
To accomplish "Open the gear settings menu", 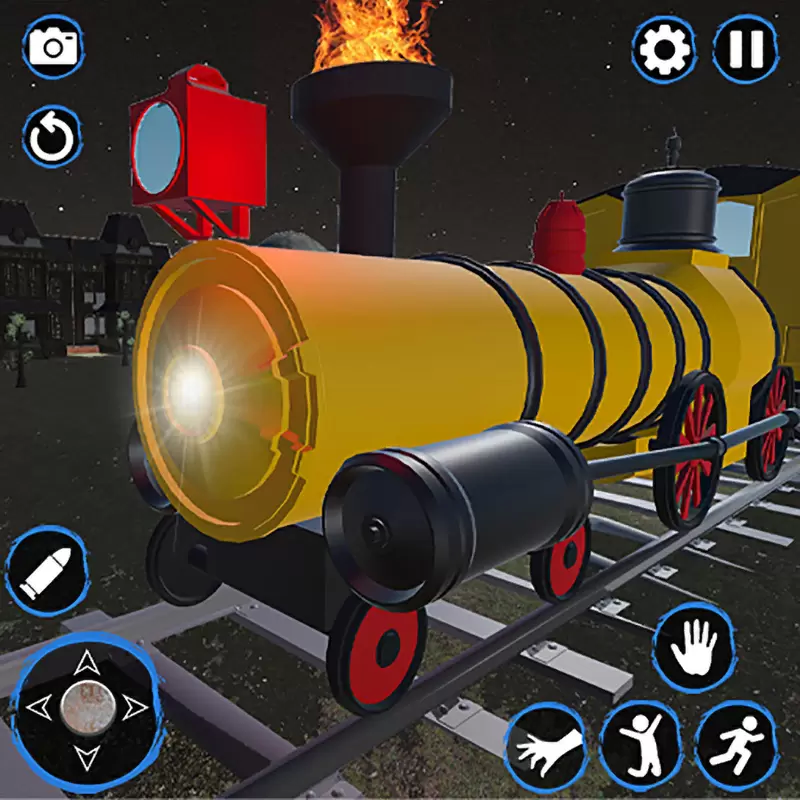I will click(x=664, y=48).
